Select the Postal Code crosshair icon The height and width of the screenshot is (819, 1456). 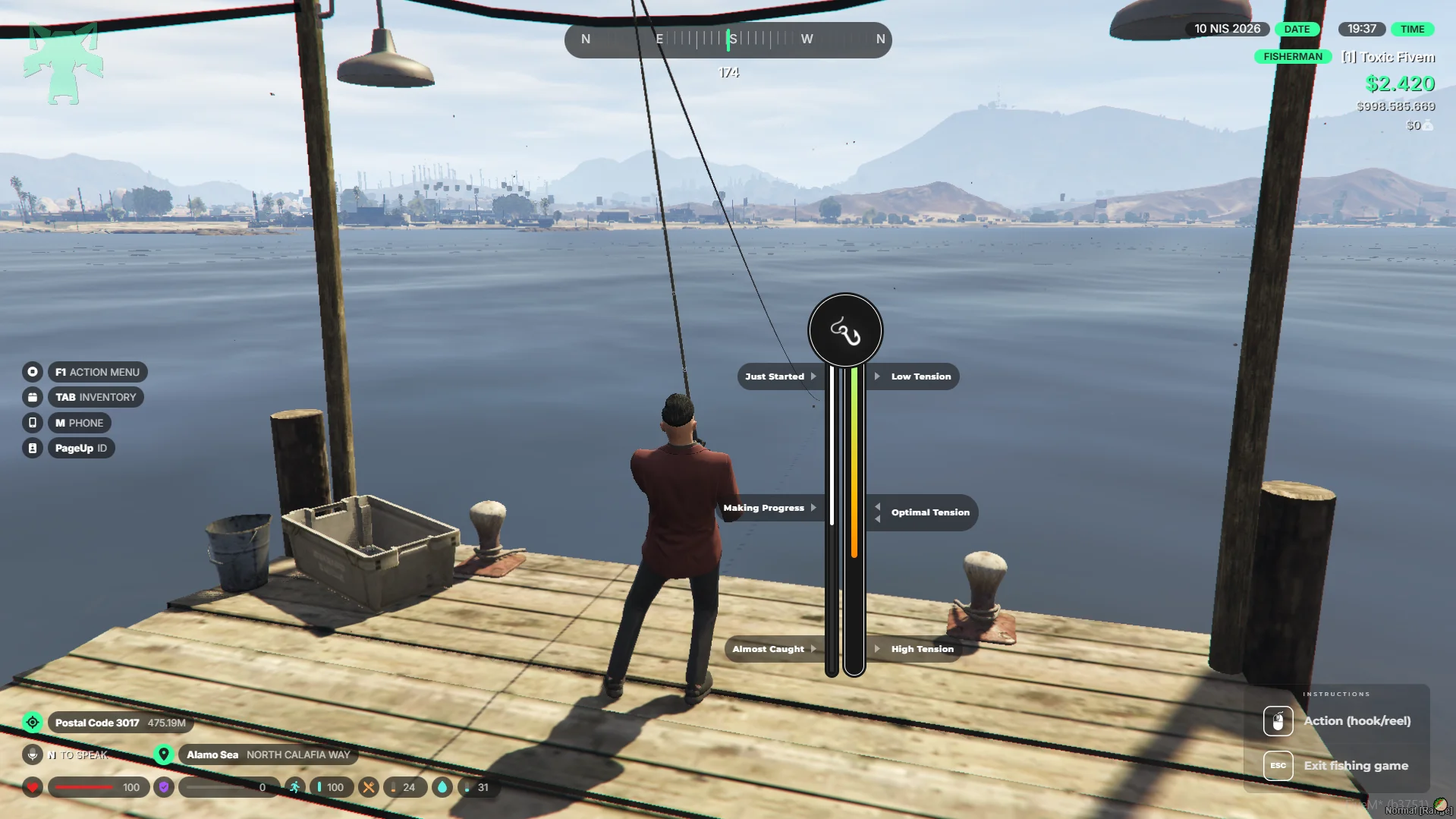tap(33, 723)
